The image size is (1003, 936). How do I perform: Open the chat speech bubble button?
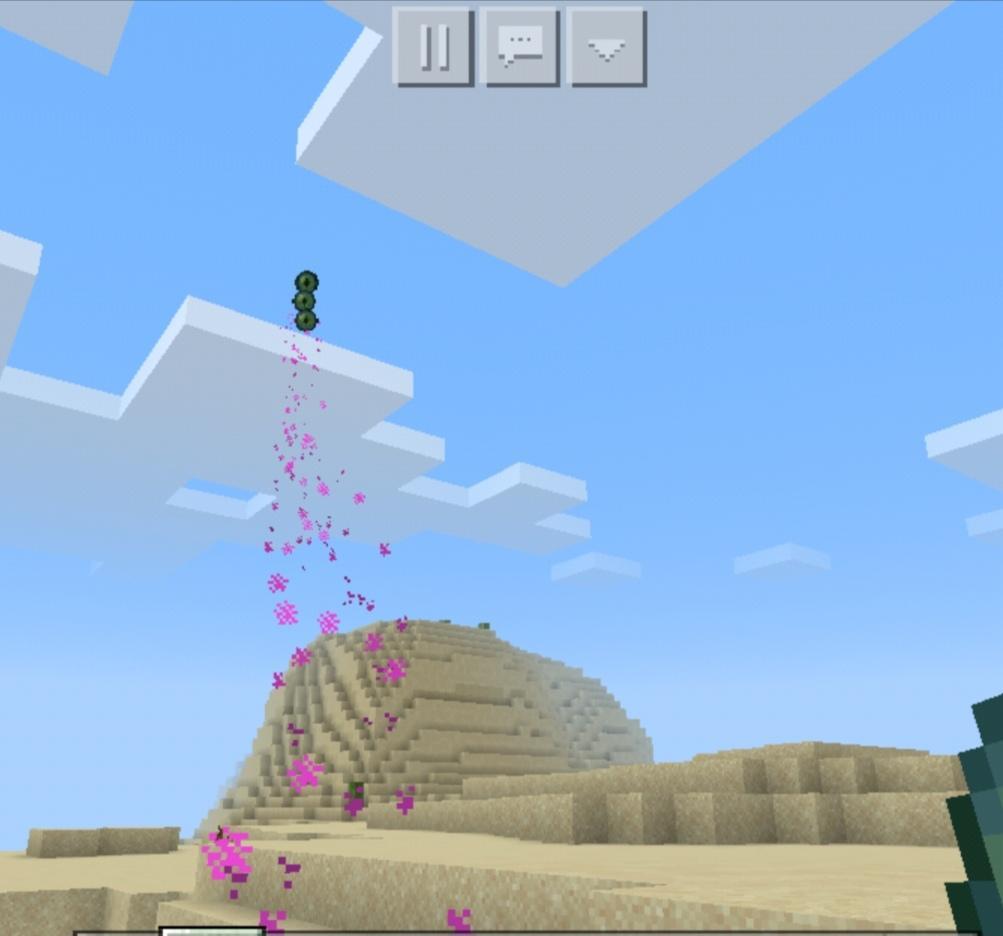click(x=519, y=47)
